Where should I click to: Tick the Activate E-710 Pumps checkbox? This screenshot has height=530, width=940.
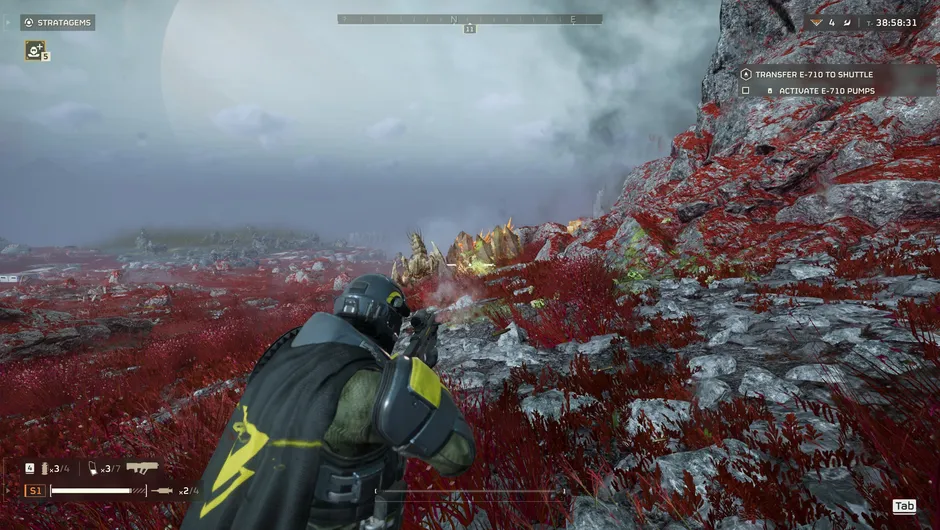(745, 91)
